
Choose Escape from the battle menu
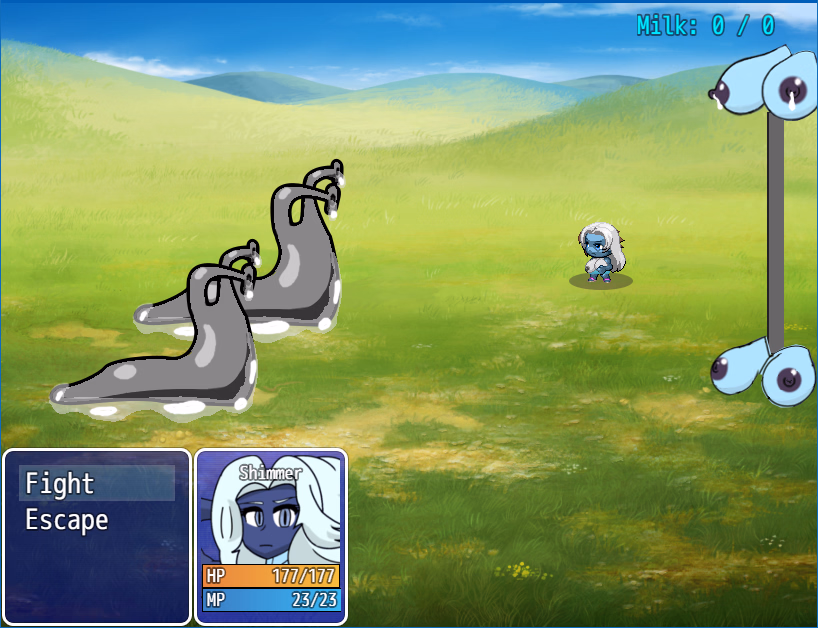pyautogui.click(x=66, y=520)
